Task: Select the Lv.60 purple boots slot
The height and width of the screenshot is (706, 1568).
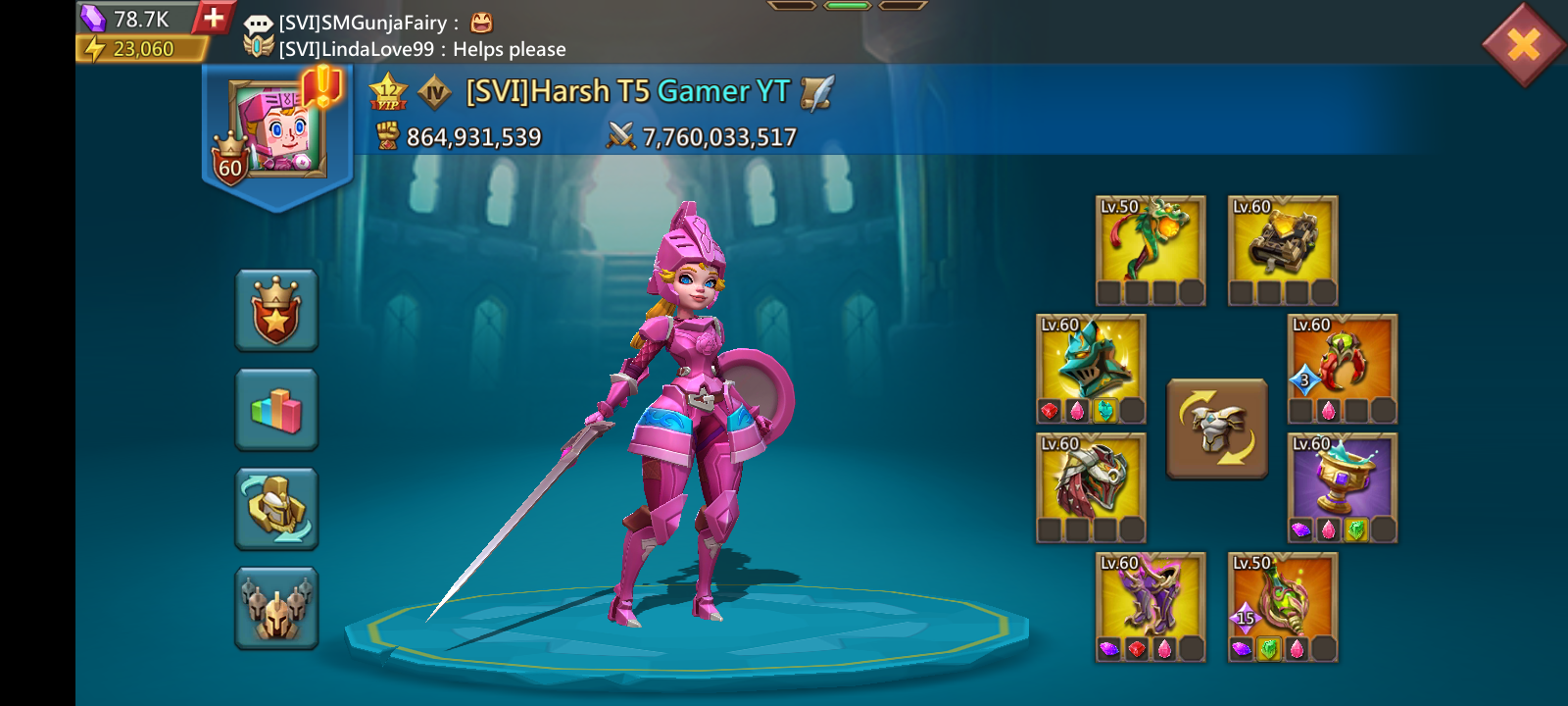Action: coord(1151,606)
